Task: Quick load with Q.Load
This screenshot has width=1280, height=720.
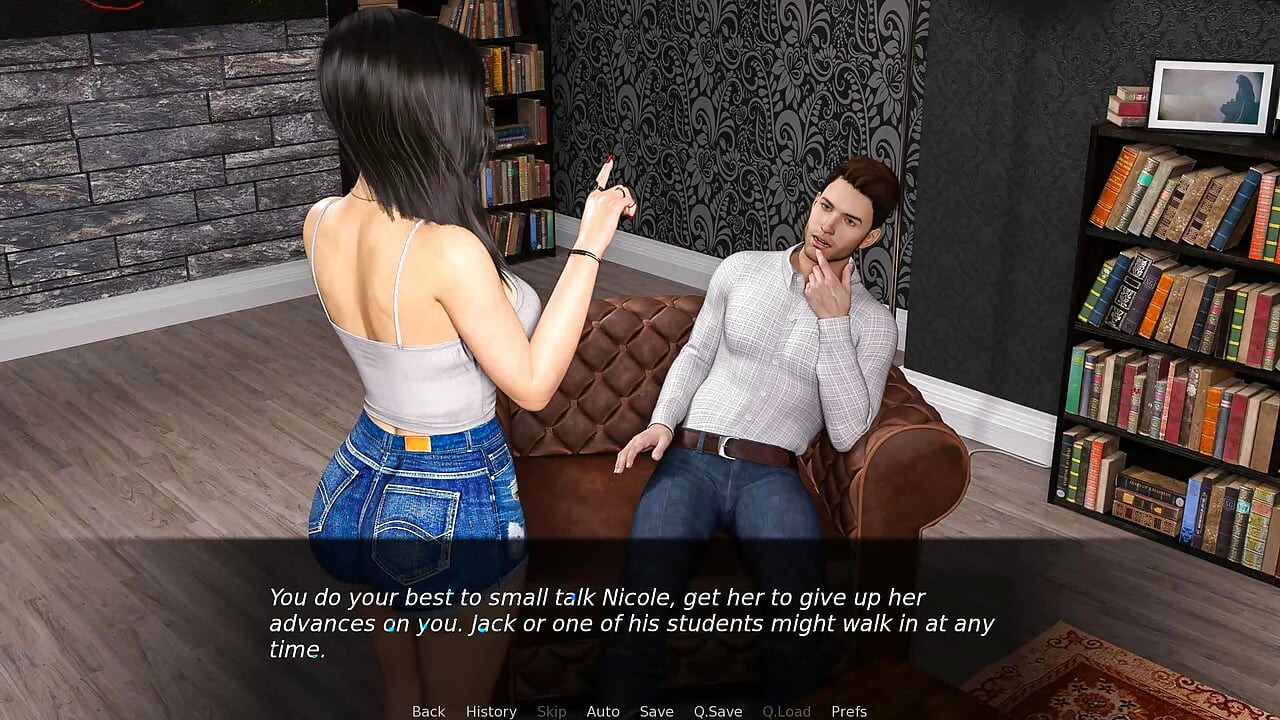Action: 786,711
